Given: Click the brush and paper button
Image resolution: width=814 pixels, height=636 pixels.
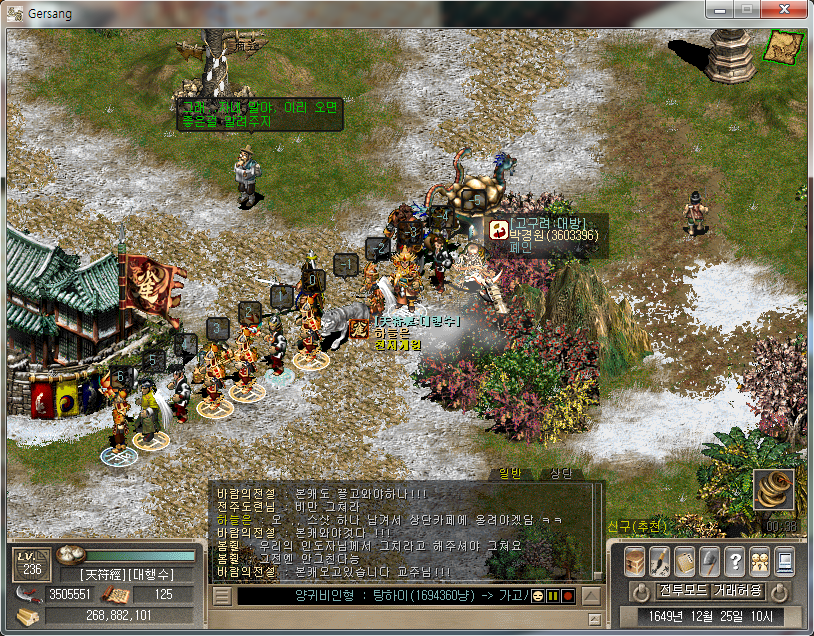Looking at the screenshot, I should (660, 561).
